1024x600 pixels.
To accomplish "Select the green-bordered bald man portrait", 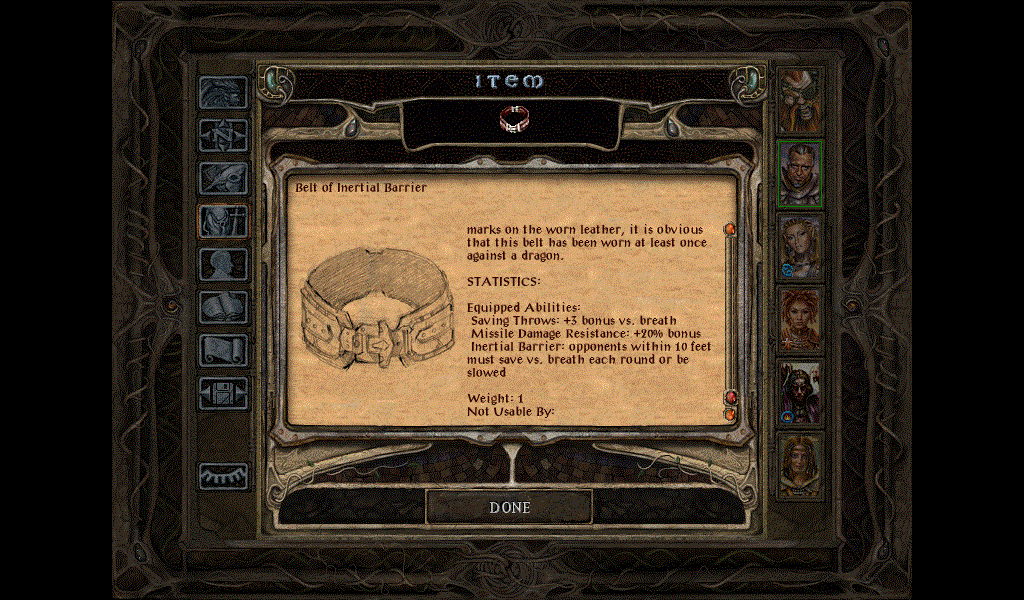I will click(800, 173).
